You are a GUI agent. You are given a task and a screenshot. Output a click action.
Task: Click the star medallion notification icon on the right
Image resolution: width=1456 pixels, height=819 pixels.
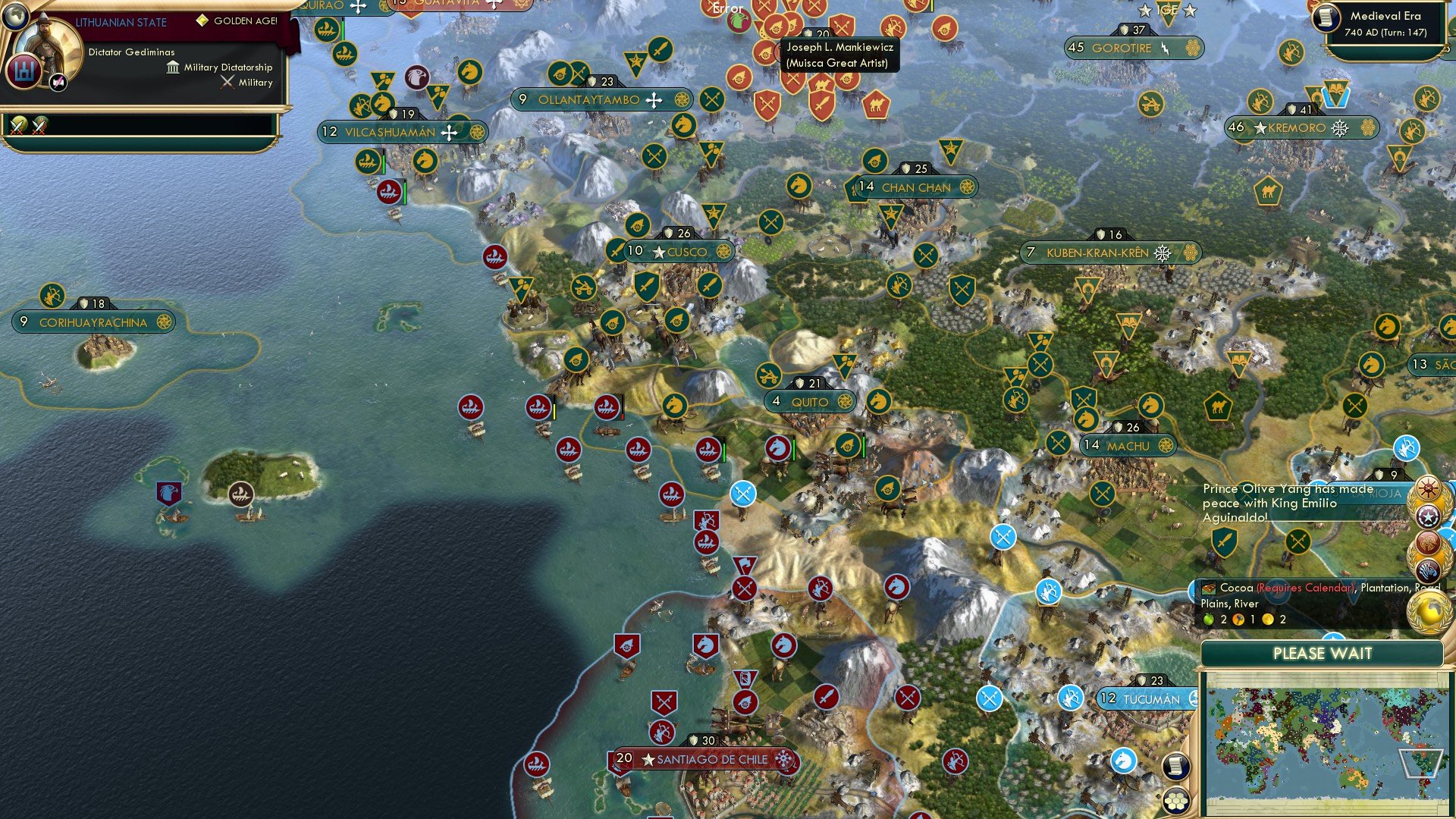tap(1429, 516)
